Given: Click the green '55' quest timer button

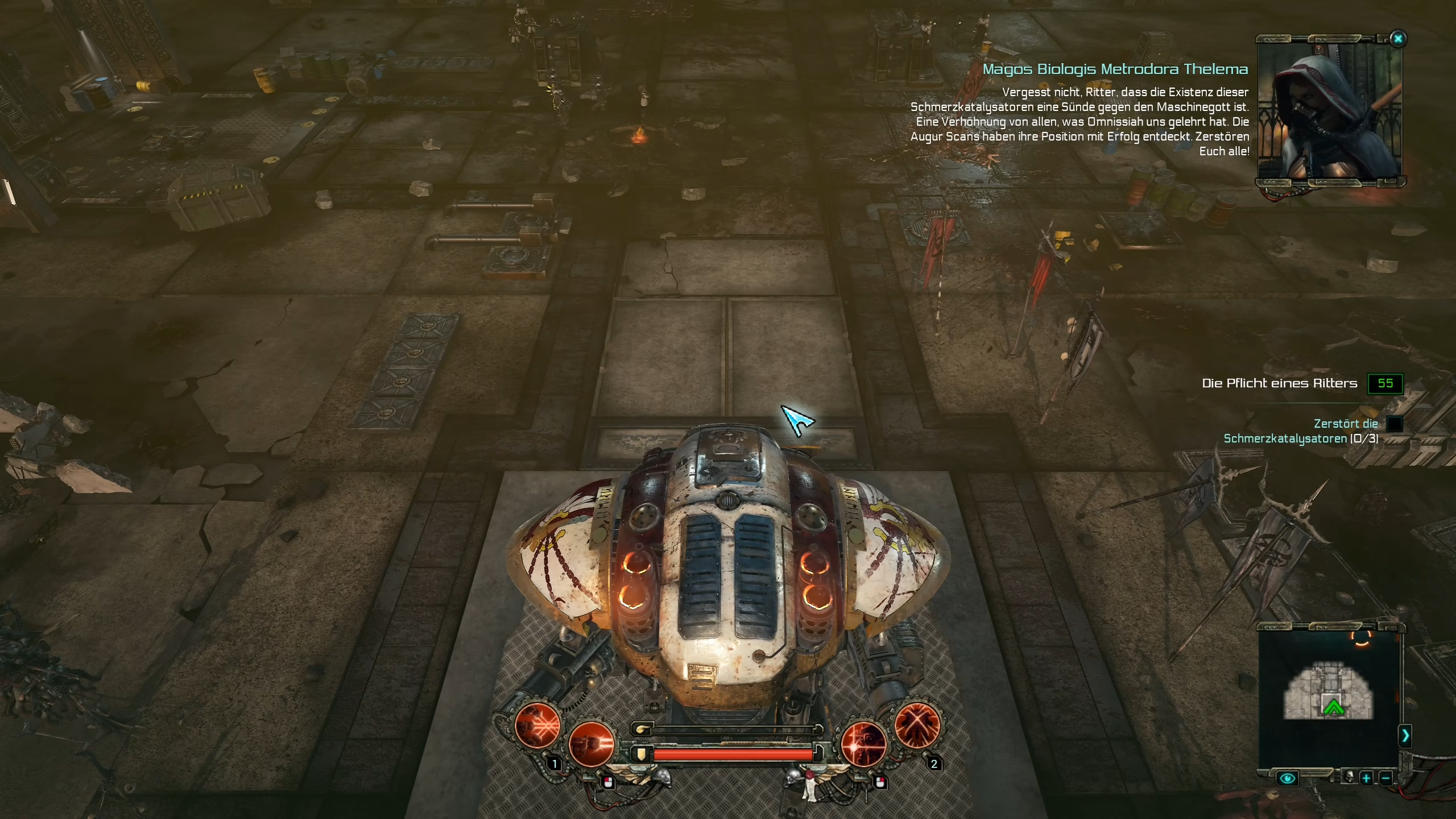Looking at the screenshot, I should click(x=1385, y=383).
